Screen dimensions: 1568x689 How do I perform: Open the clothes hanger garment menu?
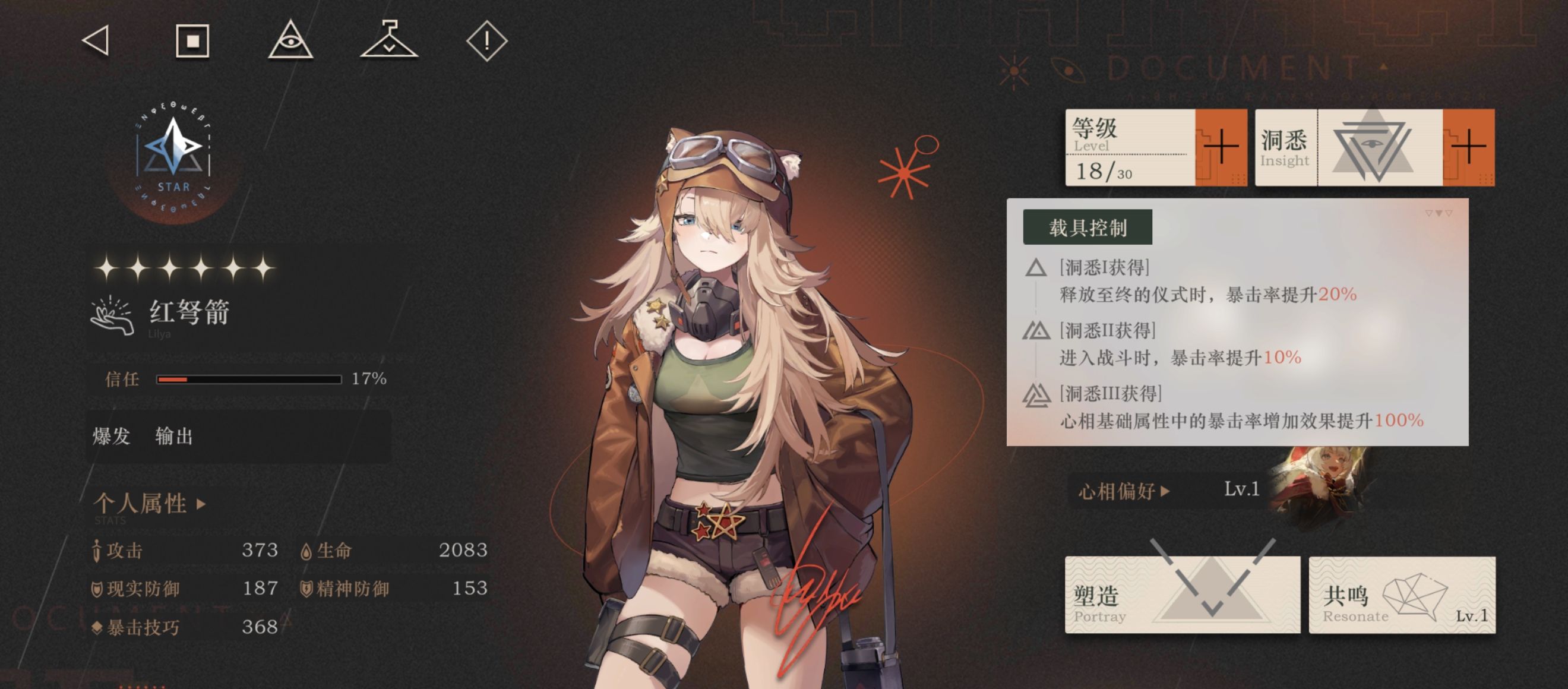tap(389, 40)
